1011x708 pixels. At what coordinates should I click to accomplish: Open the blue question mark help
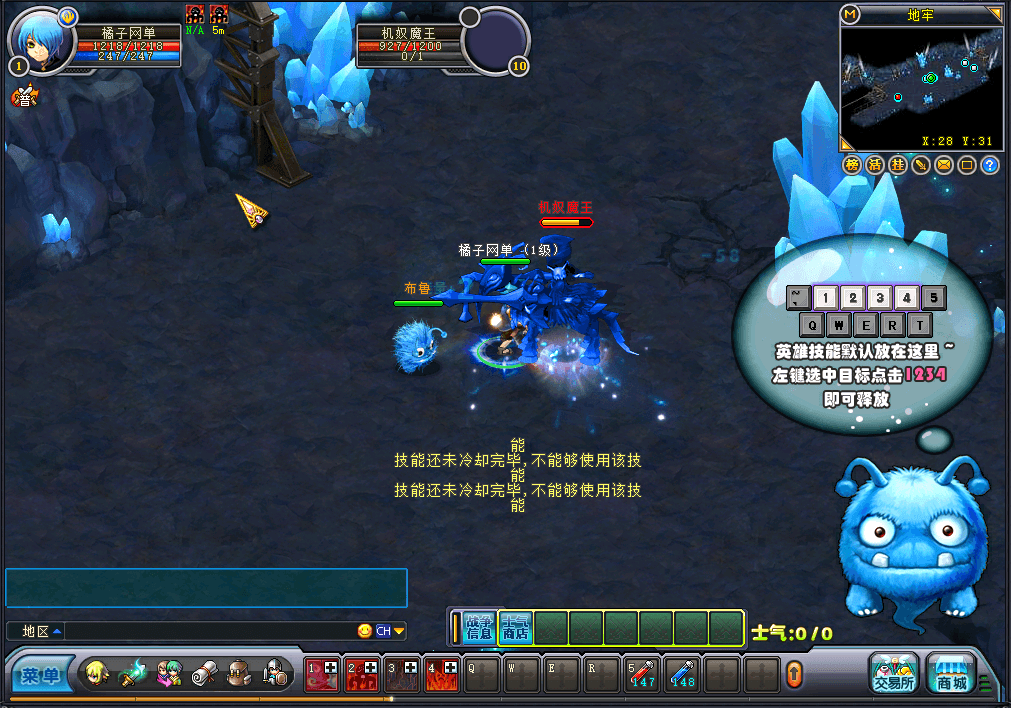click(990, 165)
